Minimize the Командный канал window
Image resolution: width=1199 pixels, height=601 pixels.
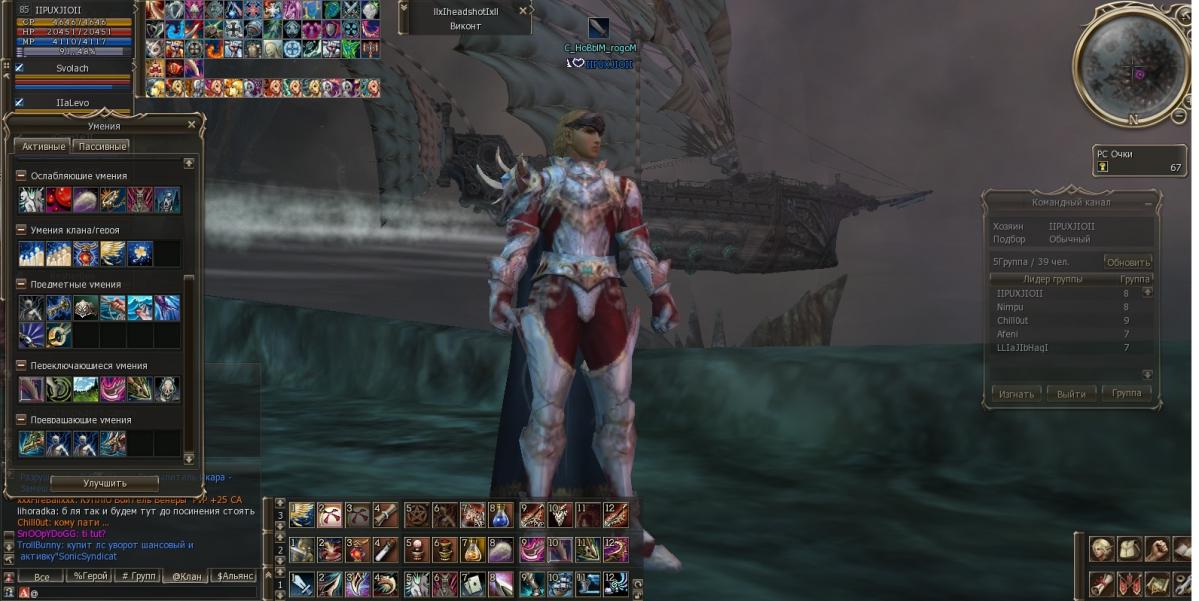point(1147,202)
